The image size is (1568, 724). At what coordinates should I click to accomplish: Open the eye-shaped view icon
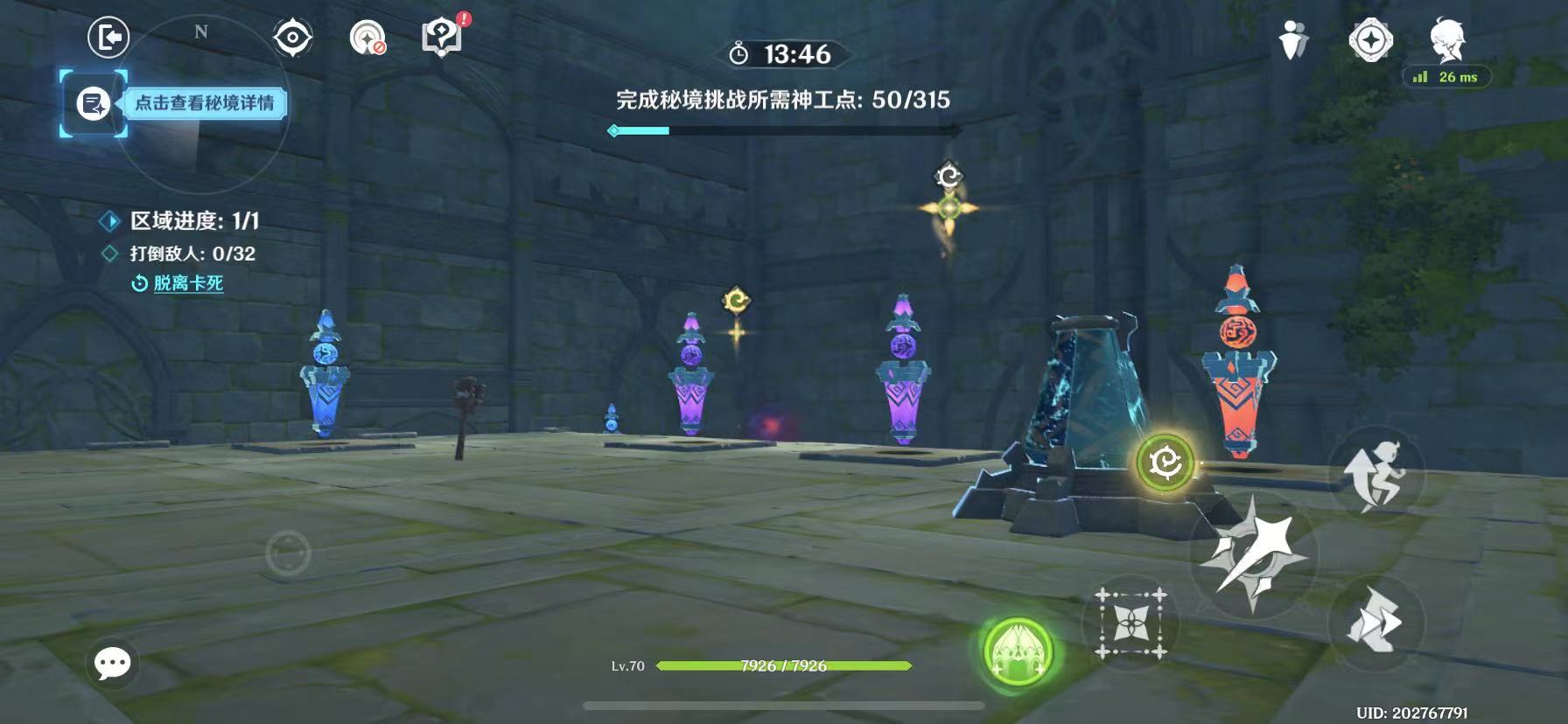(292, 38)
